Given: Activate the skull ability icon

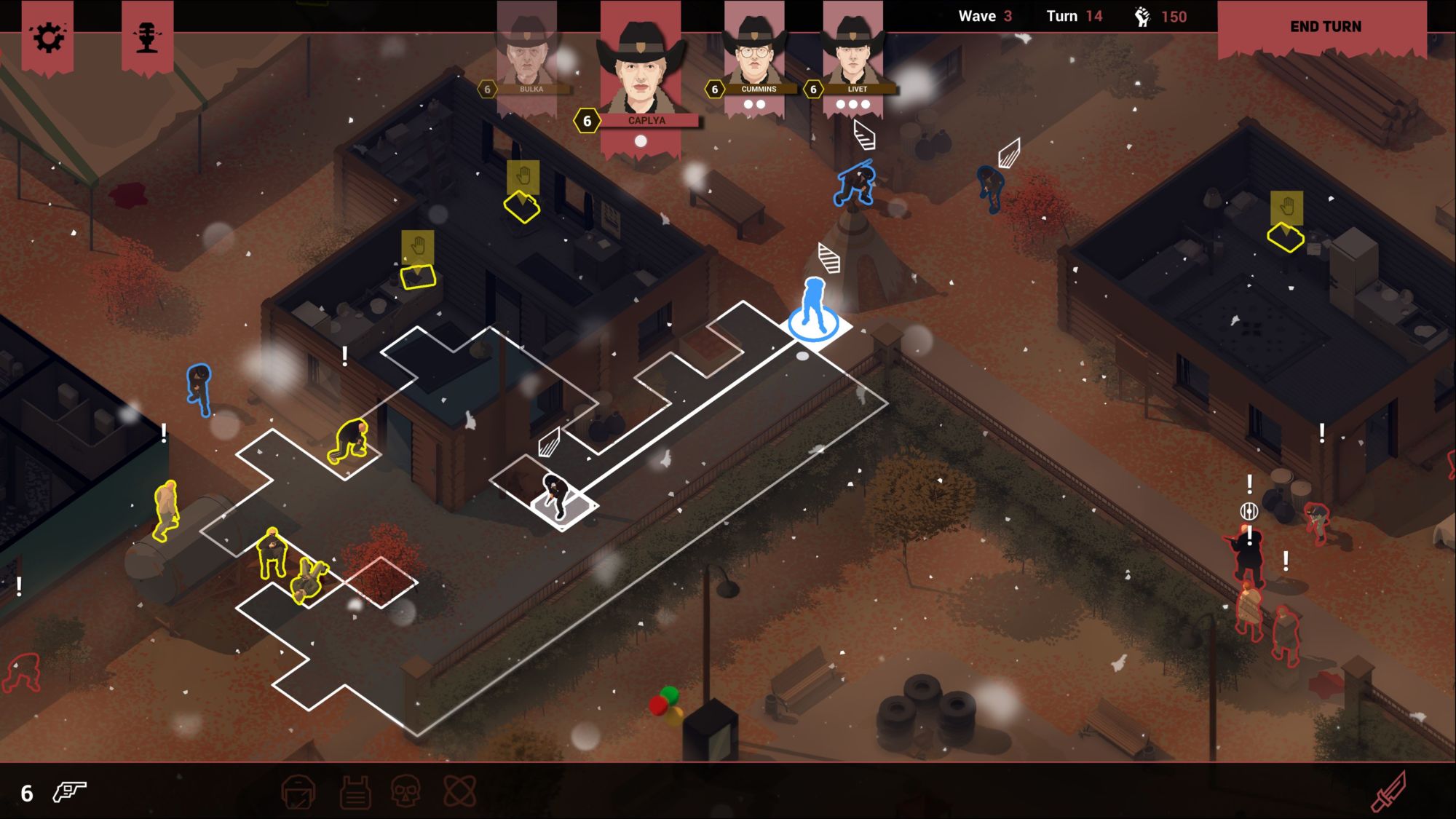Looking at the screenshot, I should [x=406, y=791].
